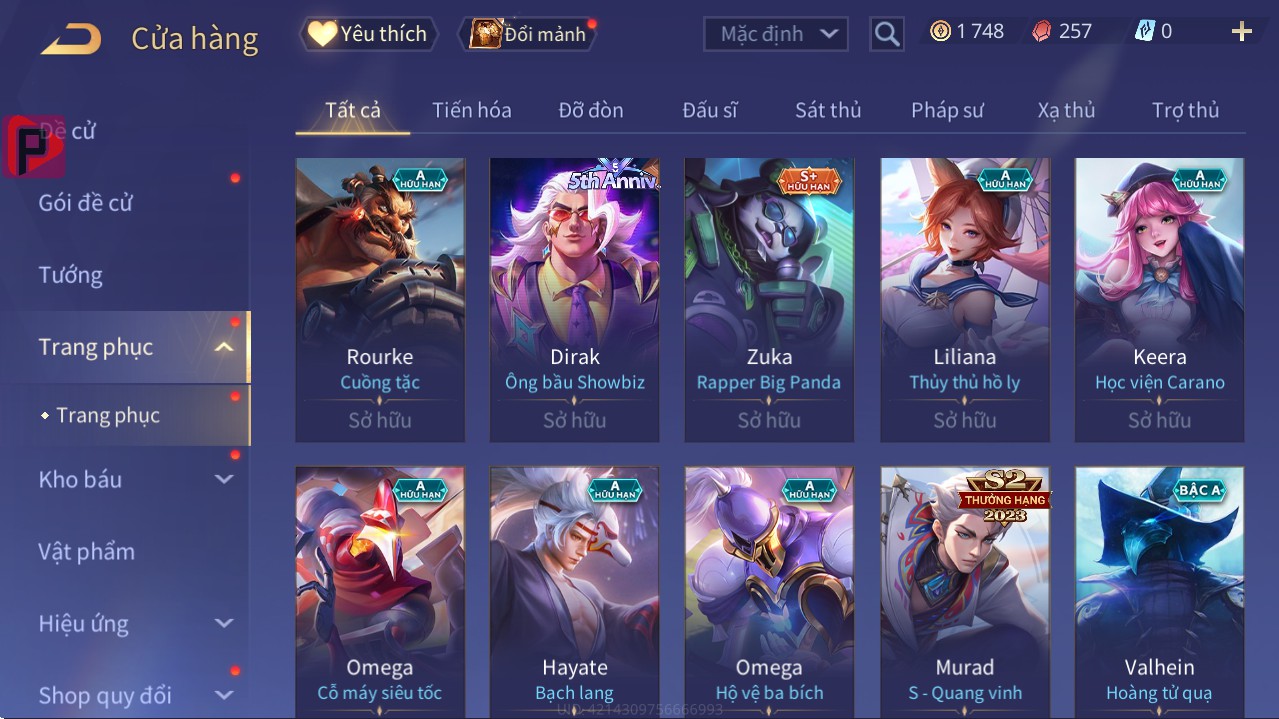Viewport: 1279px width, 719px height.
Task: Go back using the arrow button
Action: 71,39
